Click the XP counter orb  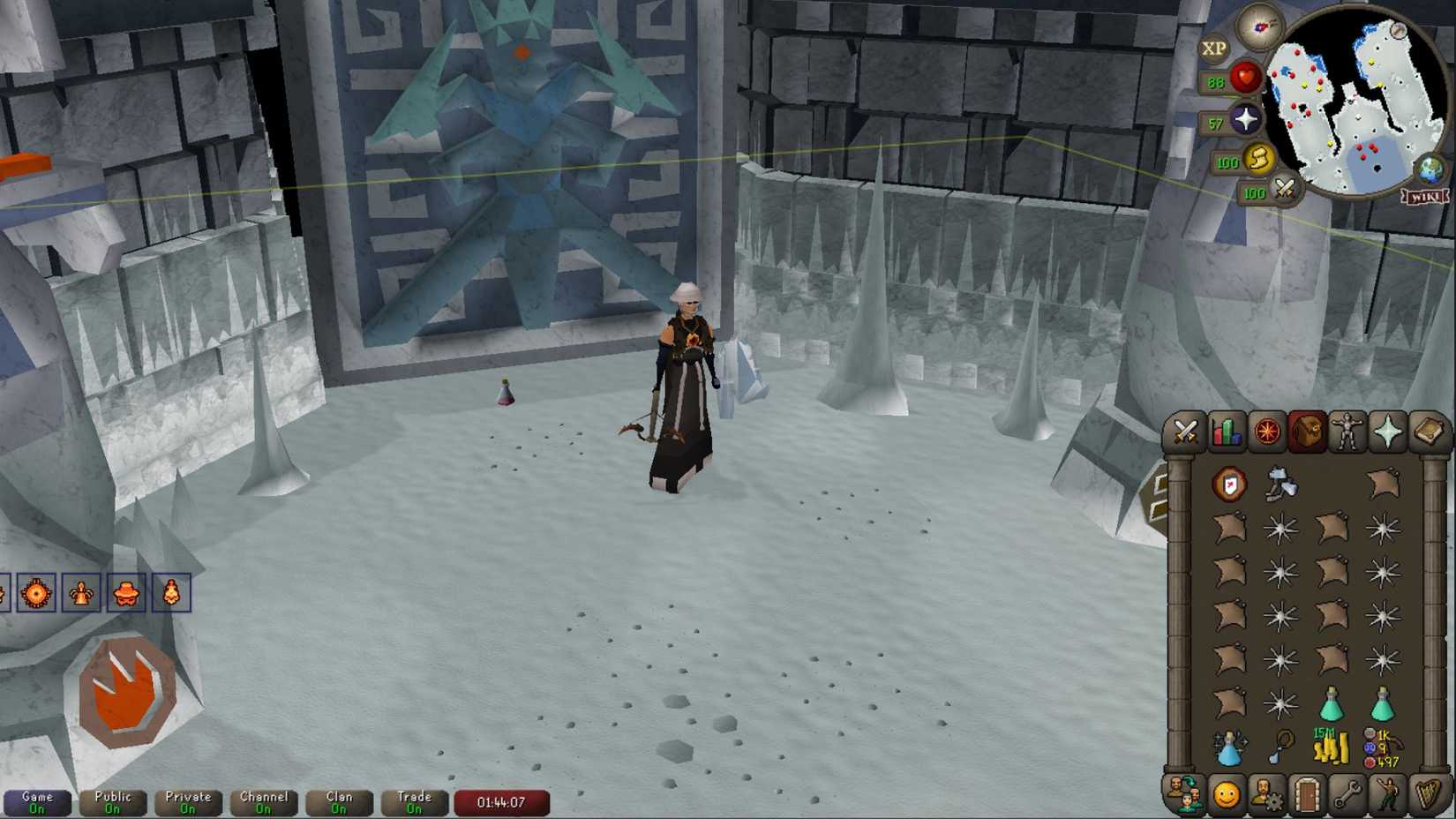(x=1214, y=48)
